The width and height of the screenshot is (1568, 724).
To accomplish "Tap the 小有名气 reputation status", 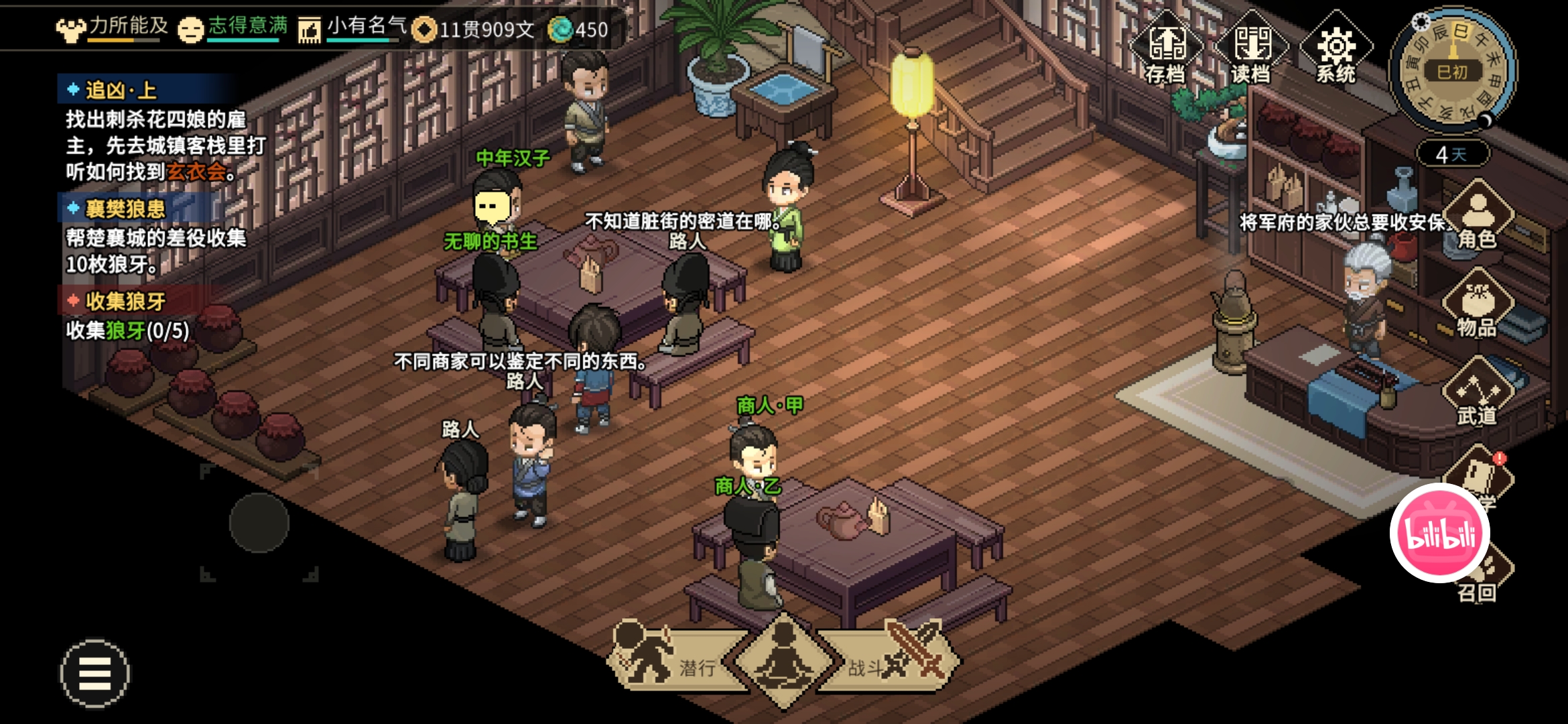I will 352,27.
